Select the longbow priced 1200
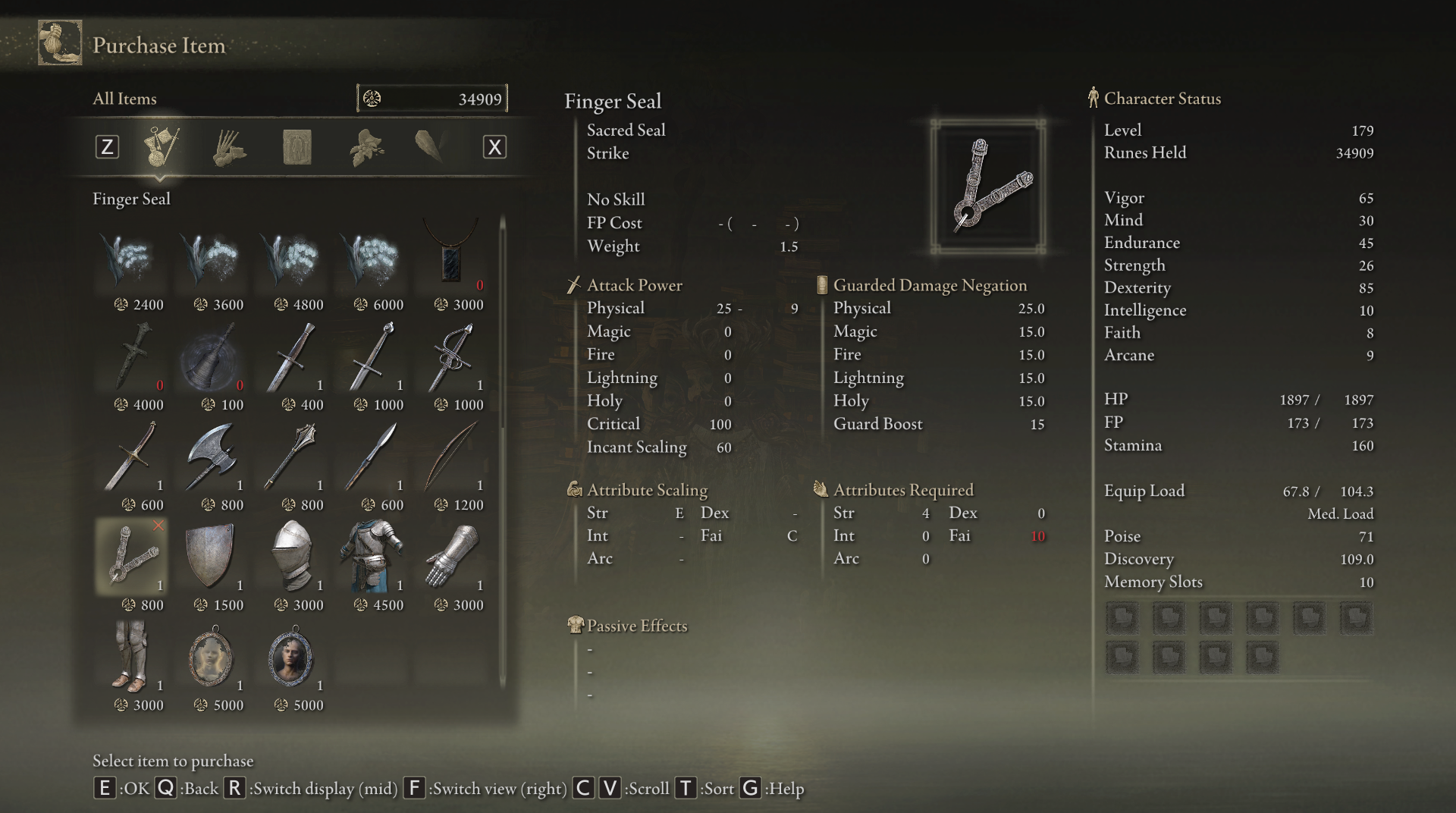The width and height of the screenshot is (1456, 813). pos(452,460)
